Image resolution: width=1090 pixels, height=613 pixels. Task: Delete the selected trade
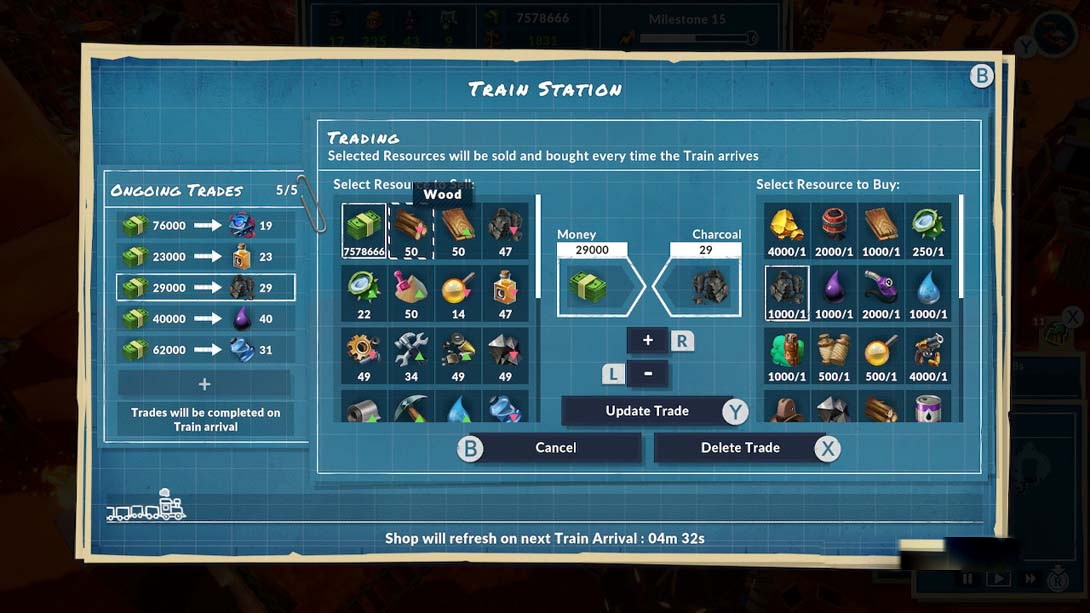[740, 448]
